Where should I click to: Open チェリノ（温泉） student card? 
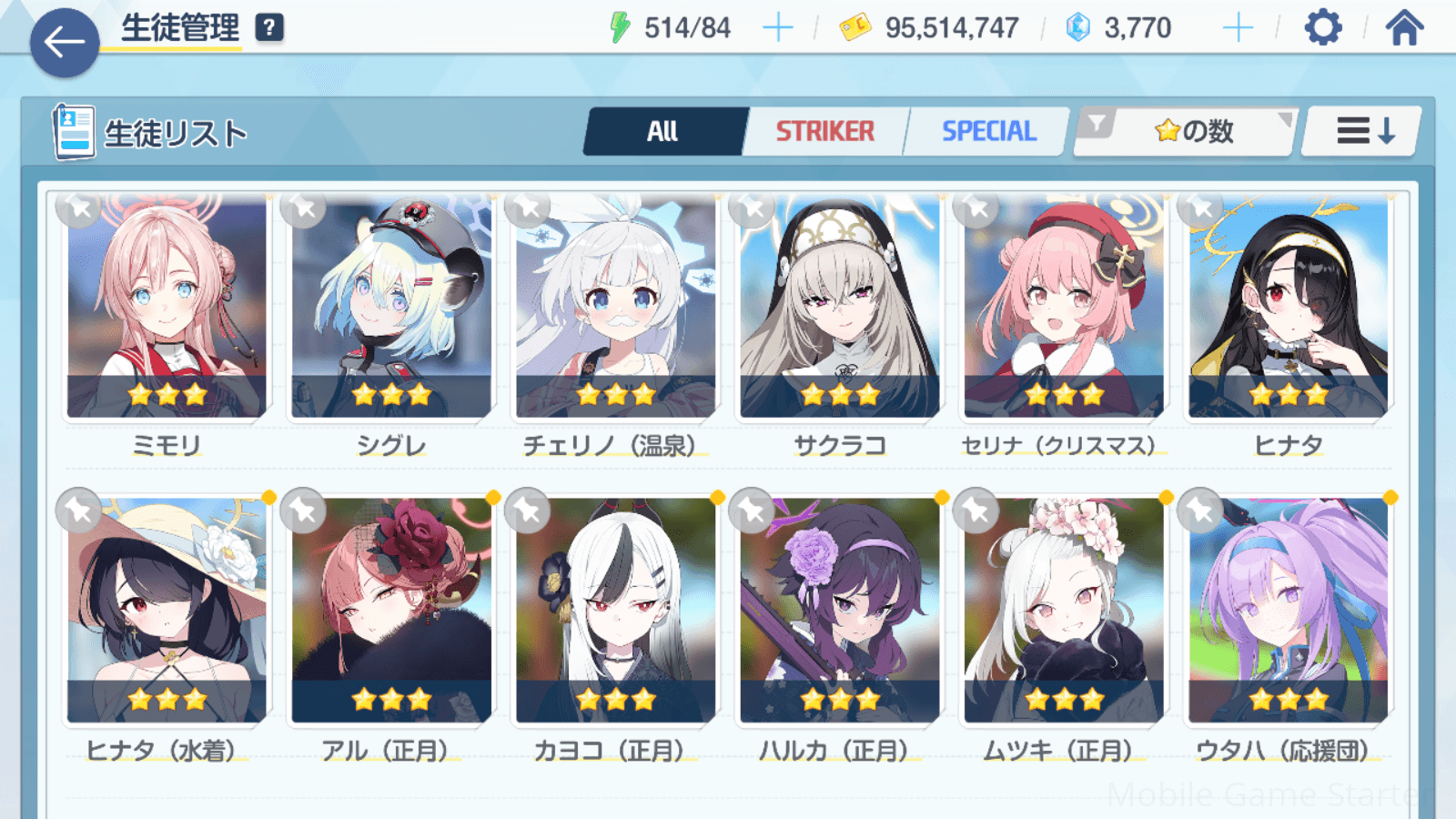tap(615, 308)
